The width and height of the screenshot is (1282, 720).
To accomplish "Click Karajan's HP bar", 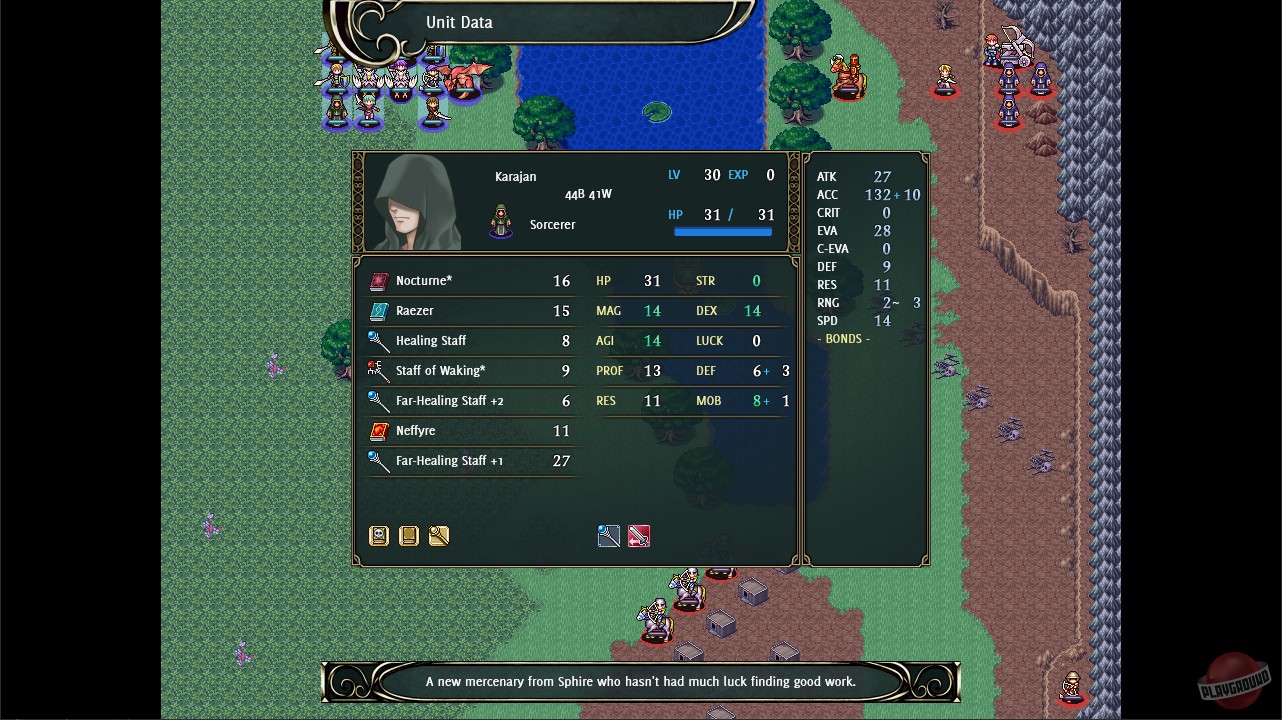I will (x=723, y=231).
